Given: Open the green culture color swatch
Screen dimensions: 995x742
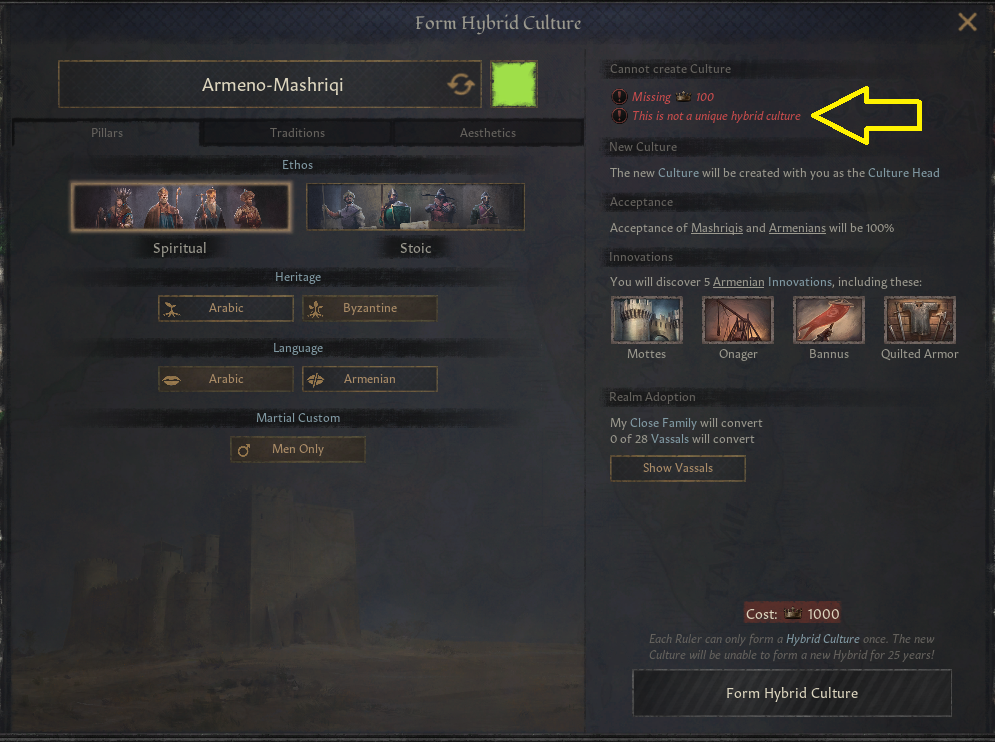Looking at the screenshot, I should pos(514,84).
